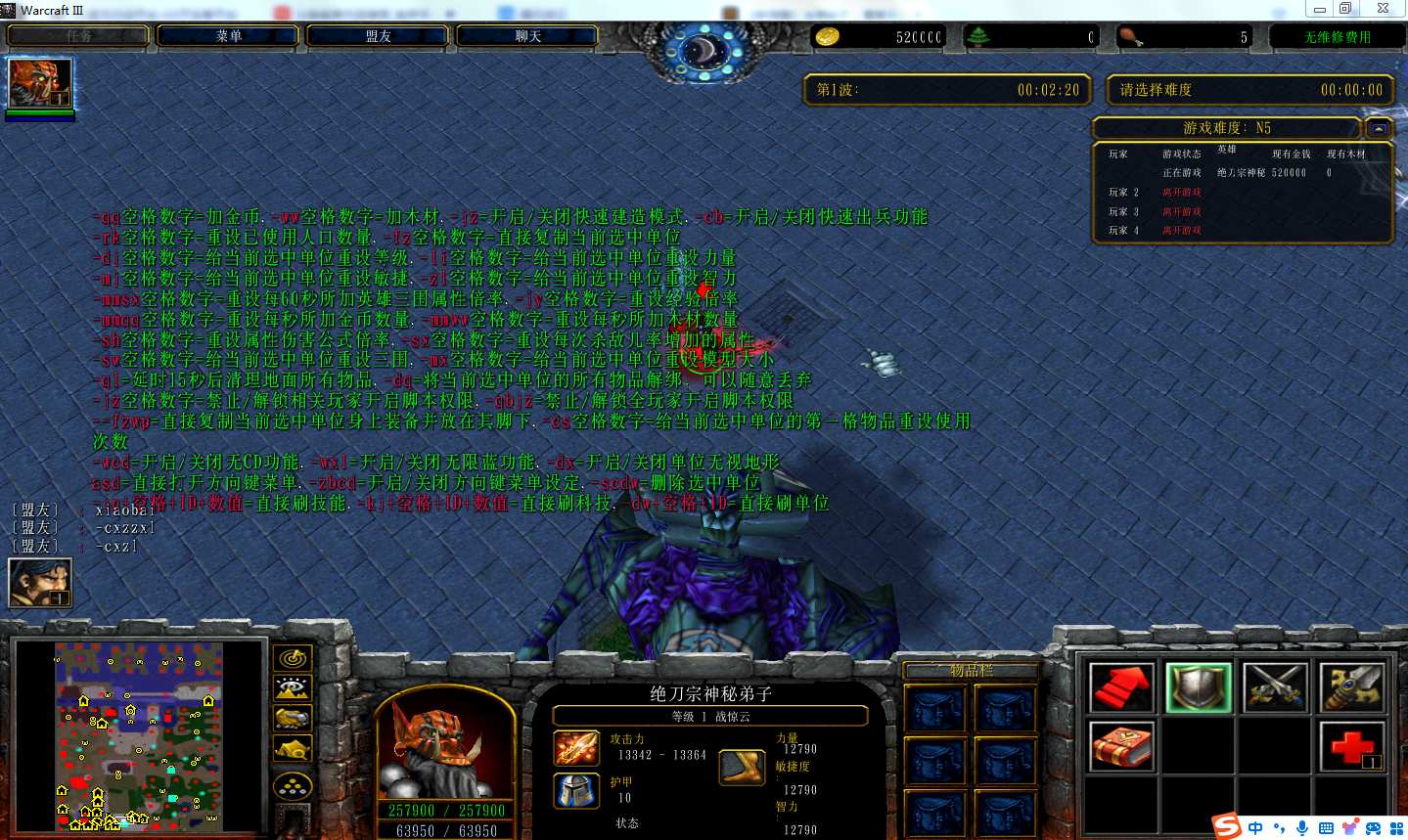
Task: Activate the minimap signal ping button
Action: coord(293,659)
